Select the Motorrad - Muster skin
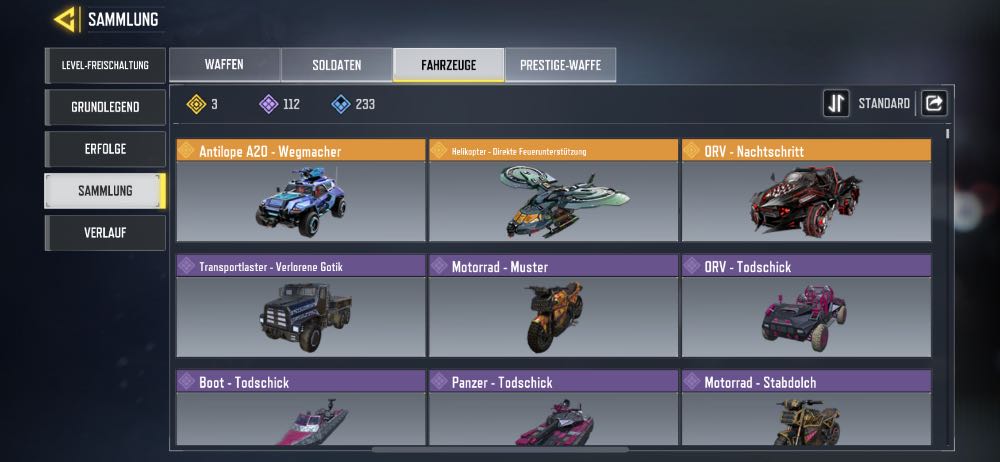Image resolution: width=1000 pixels, height=462 pixels. (x=553, y=305)
